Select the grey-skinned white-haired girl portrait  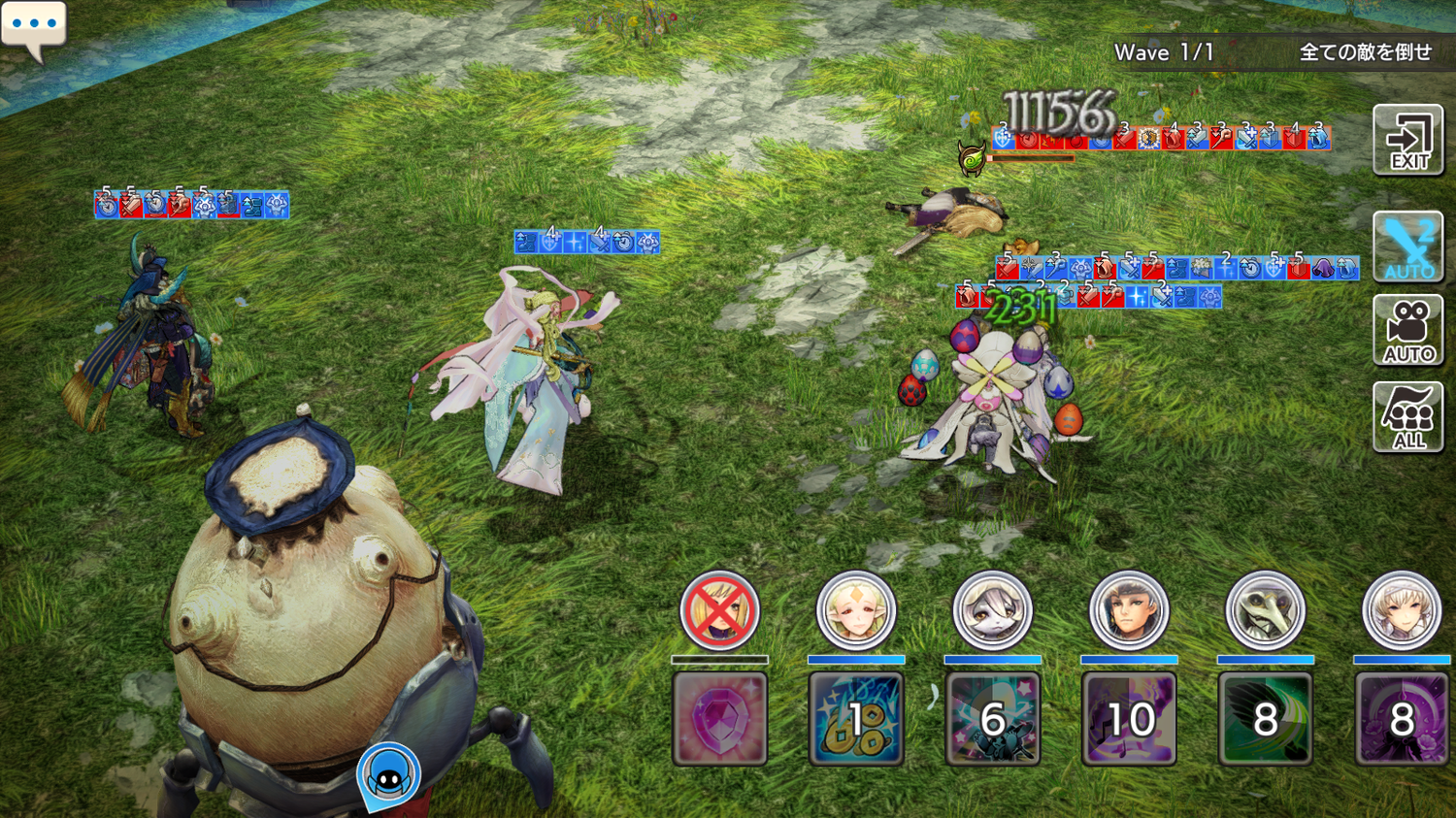992,610
